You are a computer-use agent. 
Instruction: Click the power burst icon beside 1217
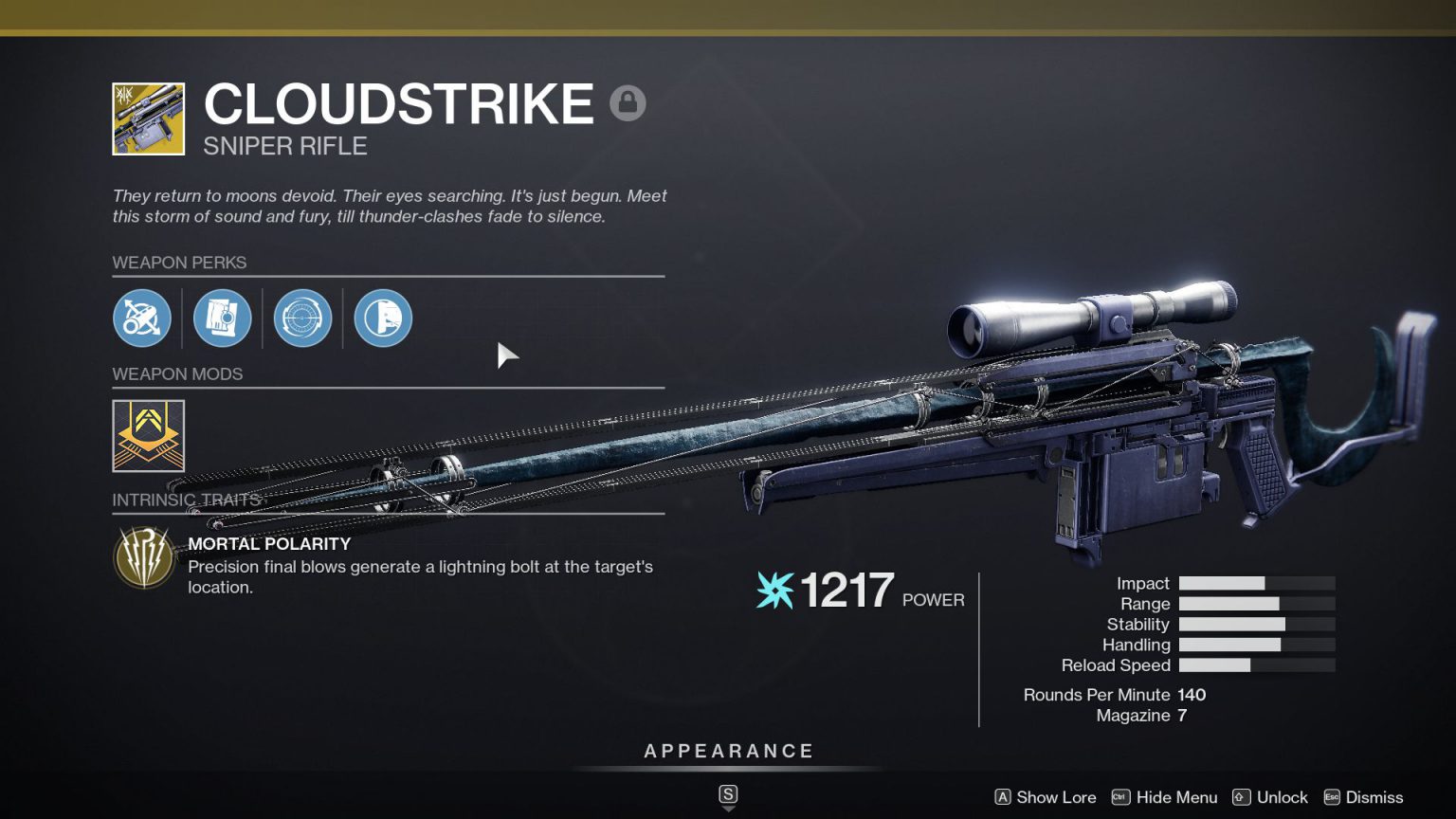773,590
